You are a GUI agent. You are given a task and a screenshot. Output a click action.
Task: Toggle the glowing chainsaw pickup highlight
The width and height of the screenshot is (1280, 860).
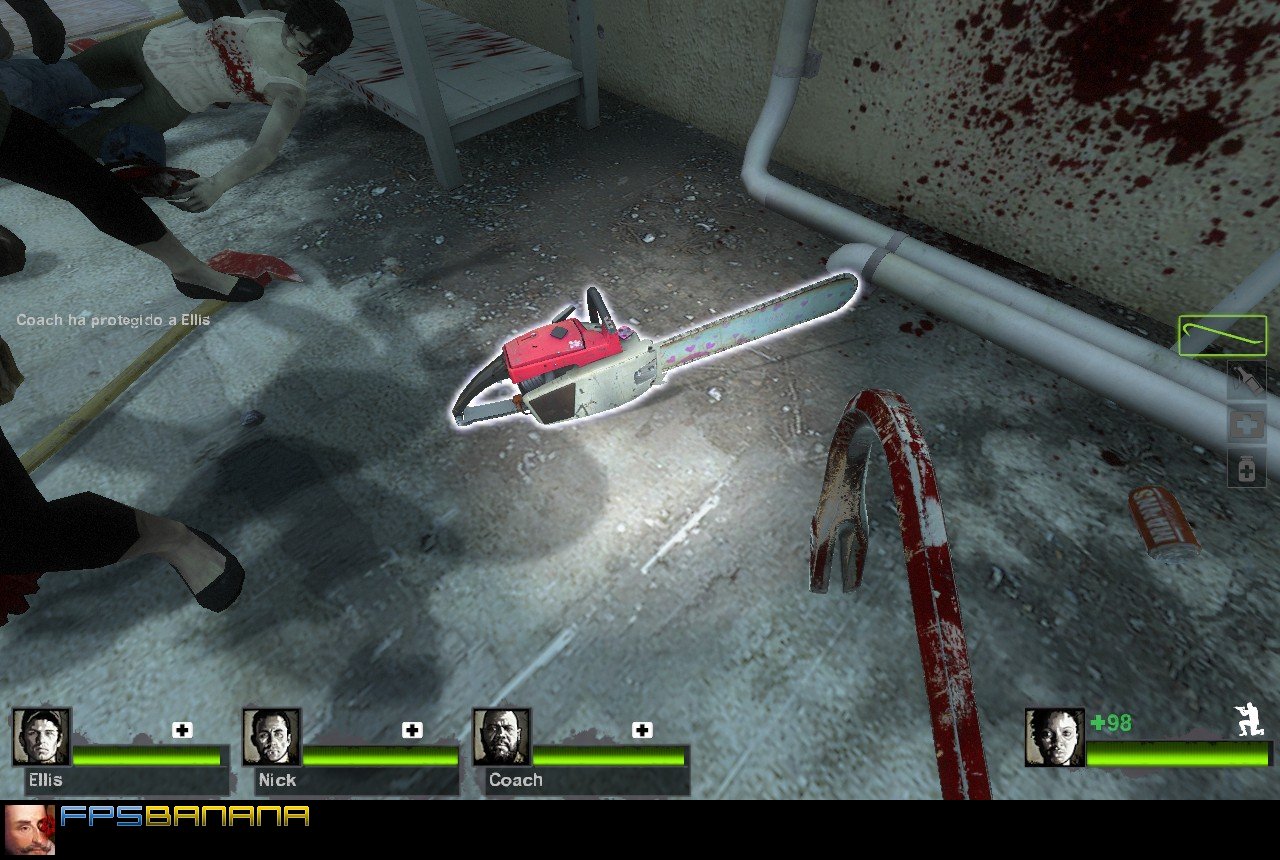pyautogui.click(x=660, y=355)
